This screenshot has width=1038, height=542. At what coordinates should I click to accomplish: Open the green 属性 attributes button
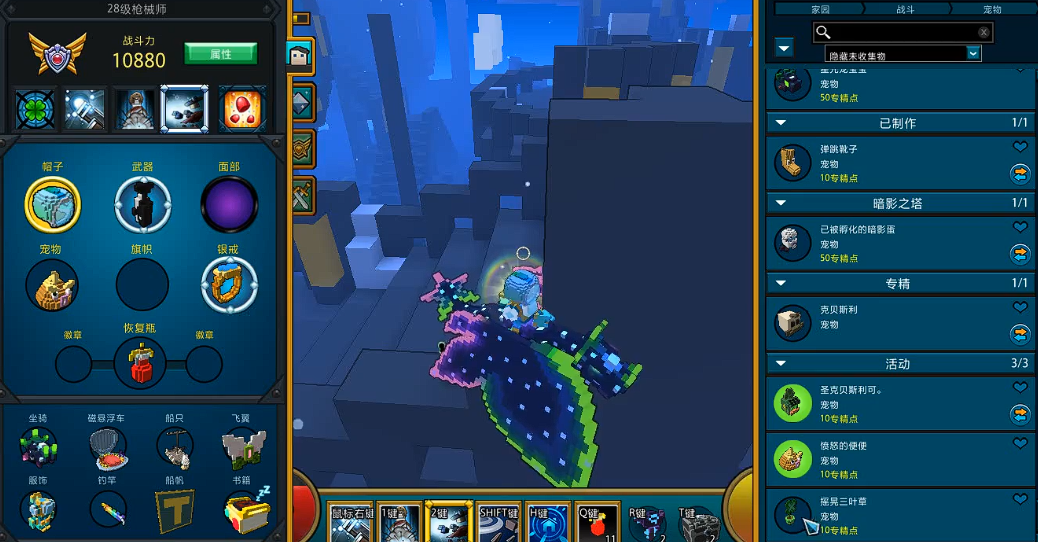tap(220, 53)
